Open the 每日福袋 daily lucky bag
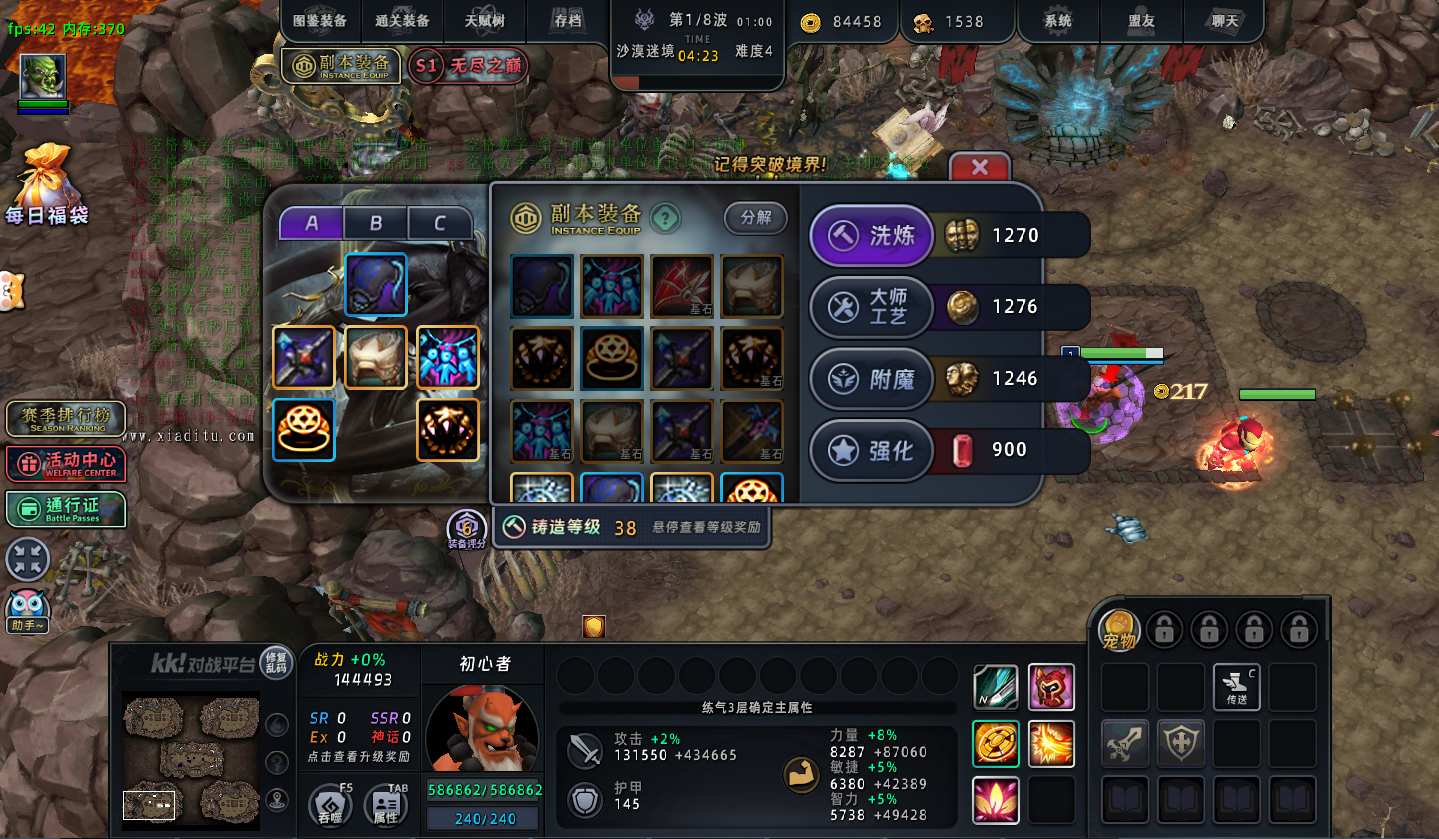 pyautogui.click(x=46, y=186)
